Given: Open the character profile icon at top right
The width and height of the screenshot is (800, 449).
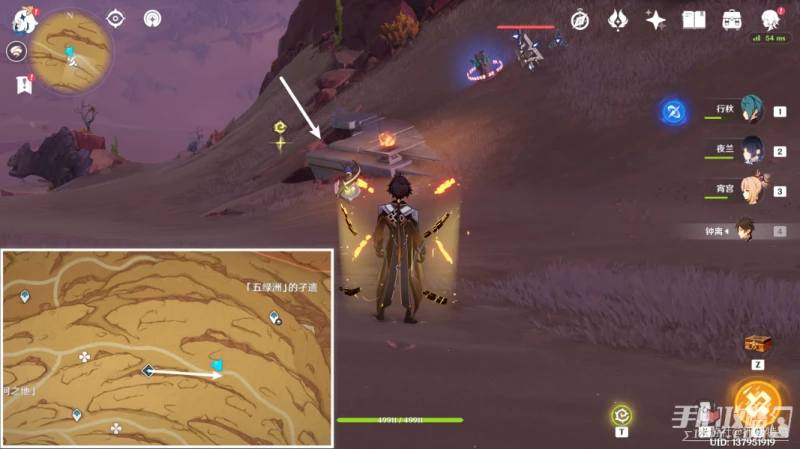Looking at the screenshot, I should click(x=770, y=19).
